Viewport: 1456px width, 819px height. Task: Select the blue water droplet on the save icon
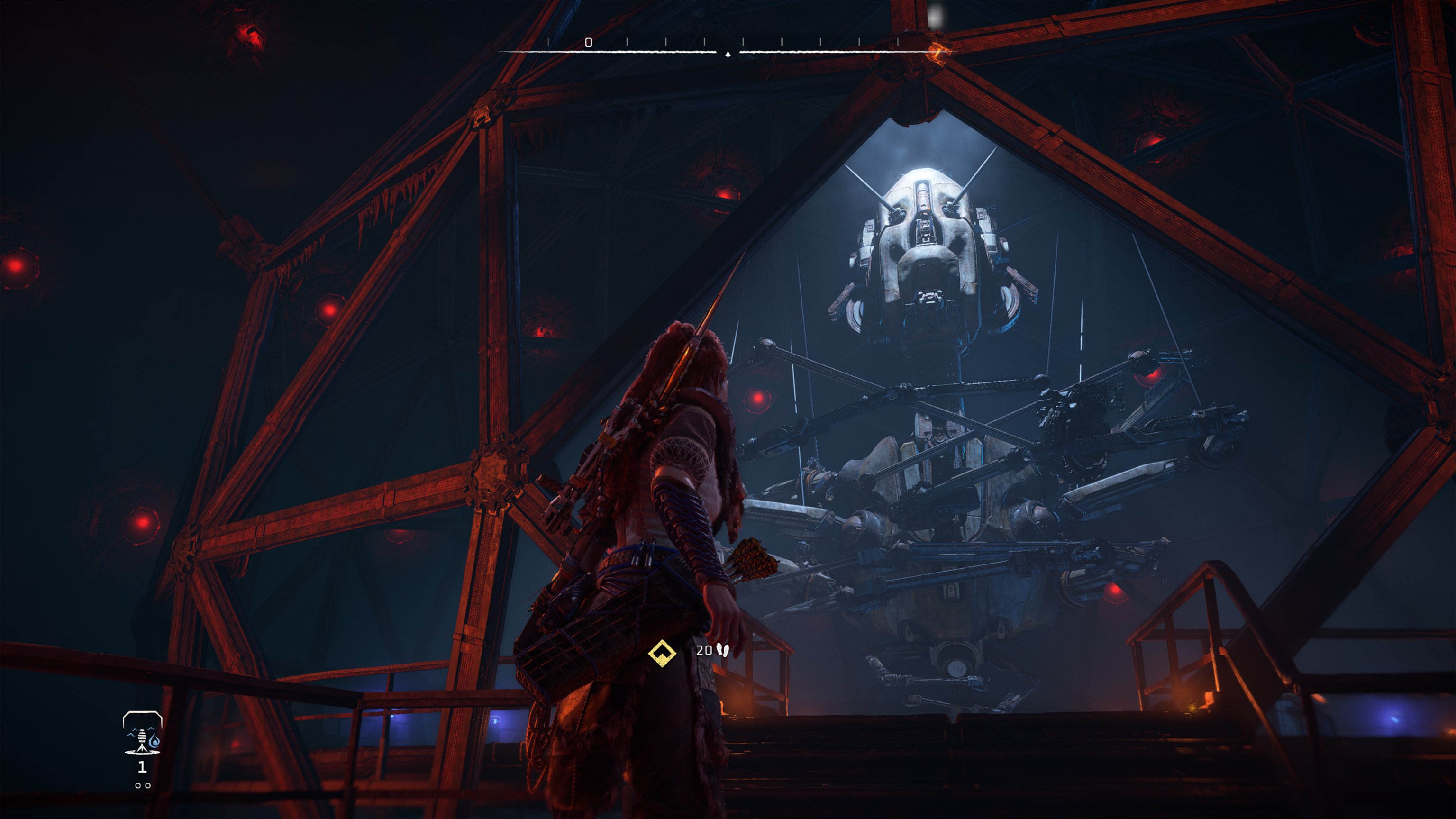click(x=155, y=741)
